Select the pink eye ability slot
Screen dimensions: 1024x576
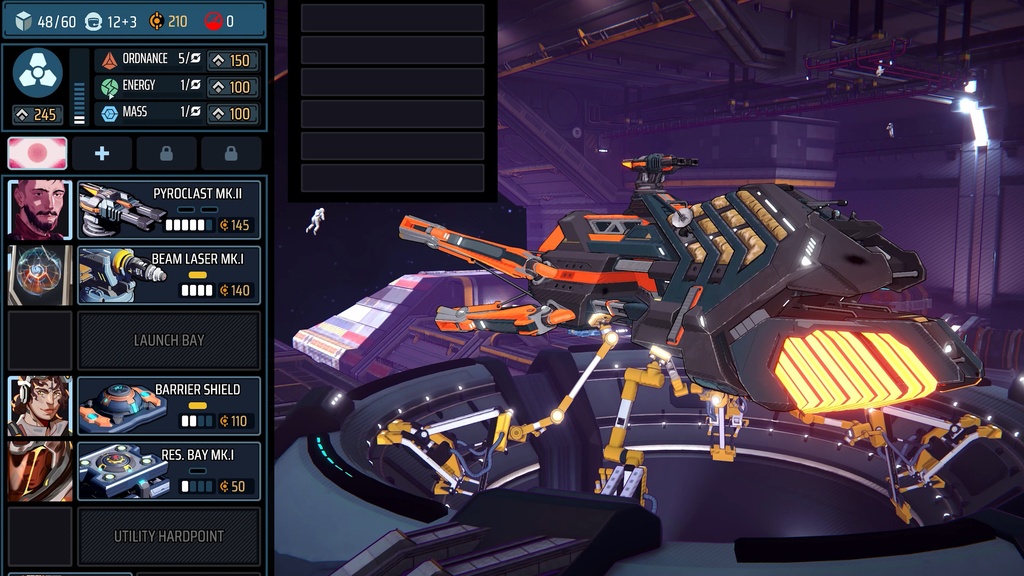coord(38,154)
